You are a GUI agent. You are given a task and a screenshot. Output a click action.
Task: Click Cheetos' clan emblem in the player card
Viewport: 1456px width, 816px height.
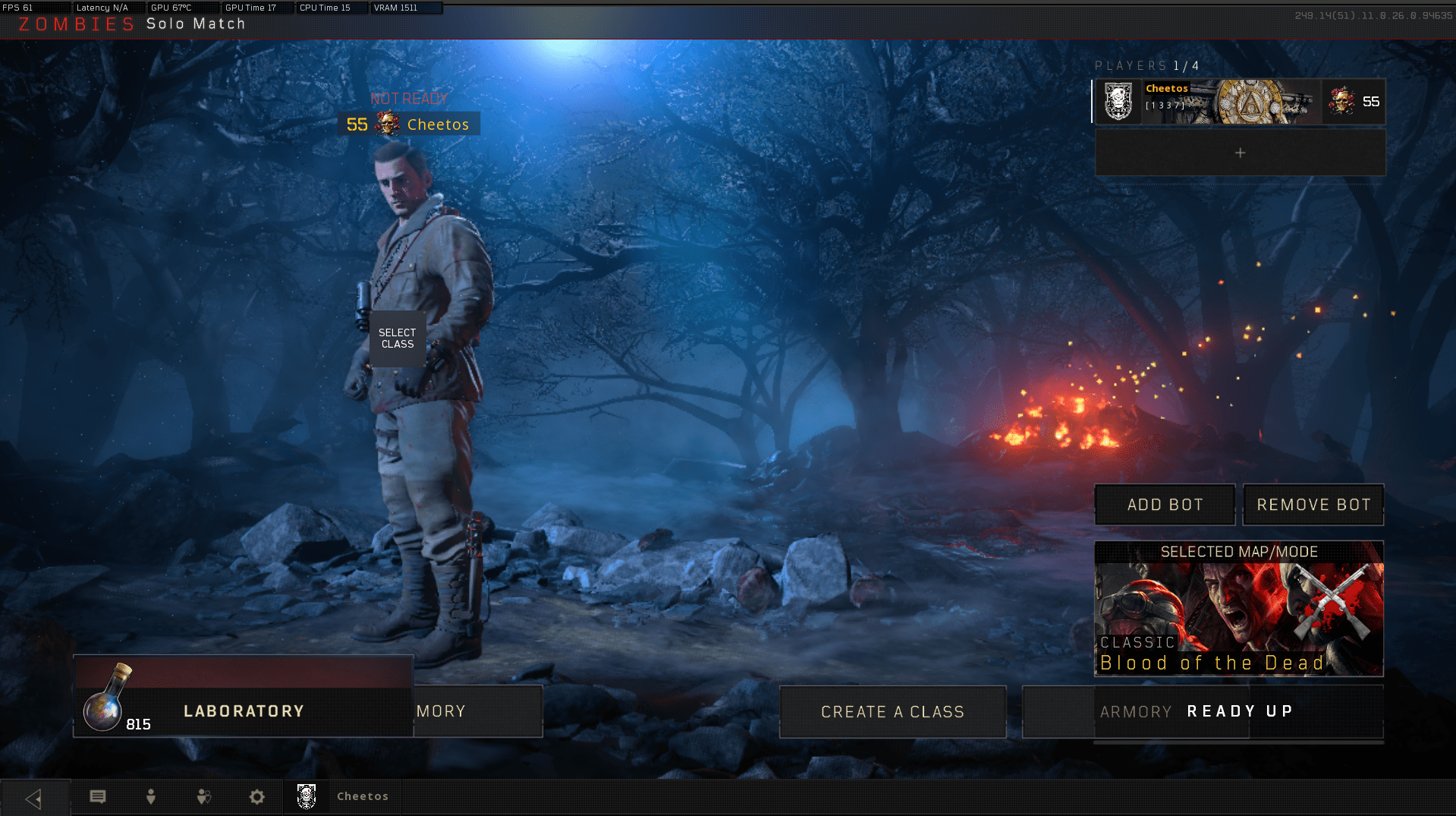pyautogui.click(x=1119, y=102)
